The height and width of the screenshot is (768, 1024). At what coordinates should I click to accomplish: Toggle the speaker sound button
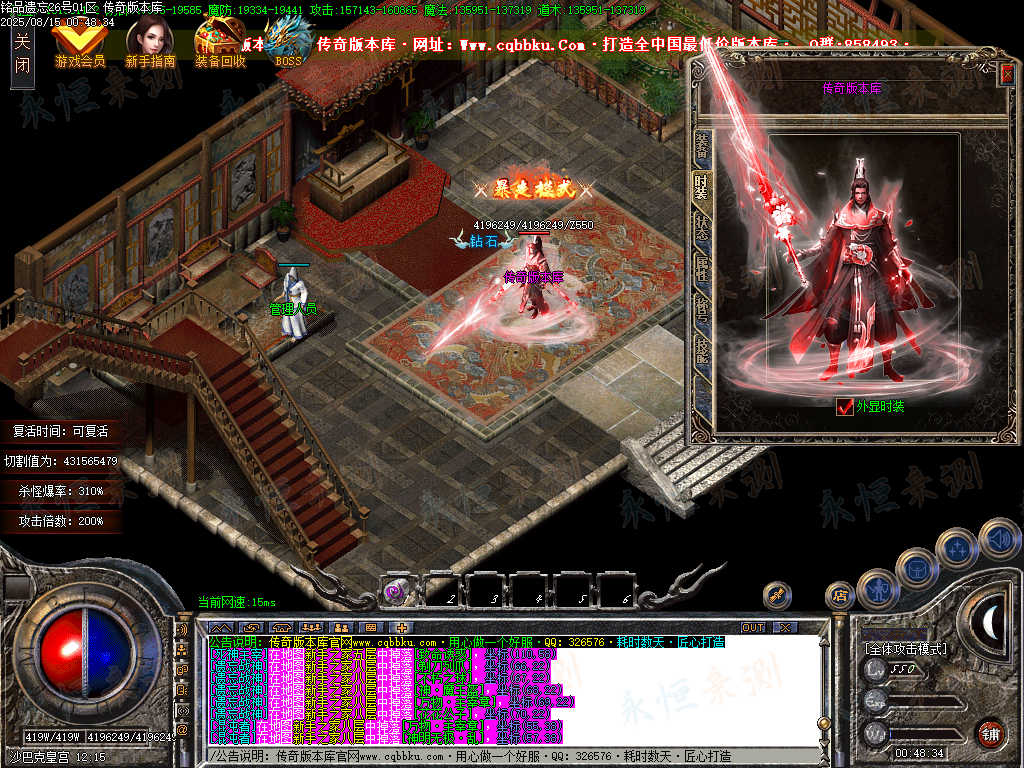pyautogui.click(x=998, y=538)
